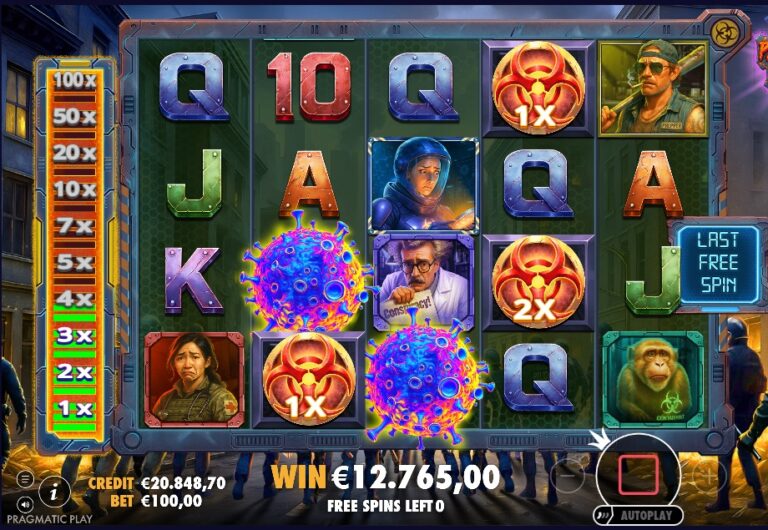Screen dimensions: 768x530
Task: Open the game info paytable
Action: [x=53, y=489]
